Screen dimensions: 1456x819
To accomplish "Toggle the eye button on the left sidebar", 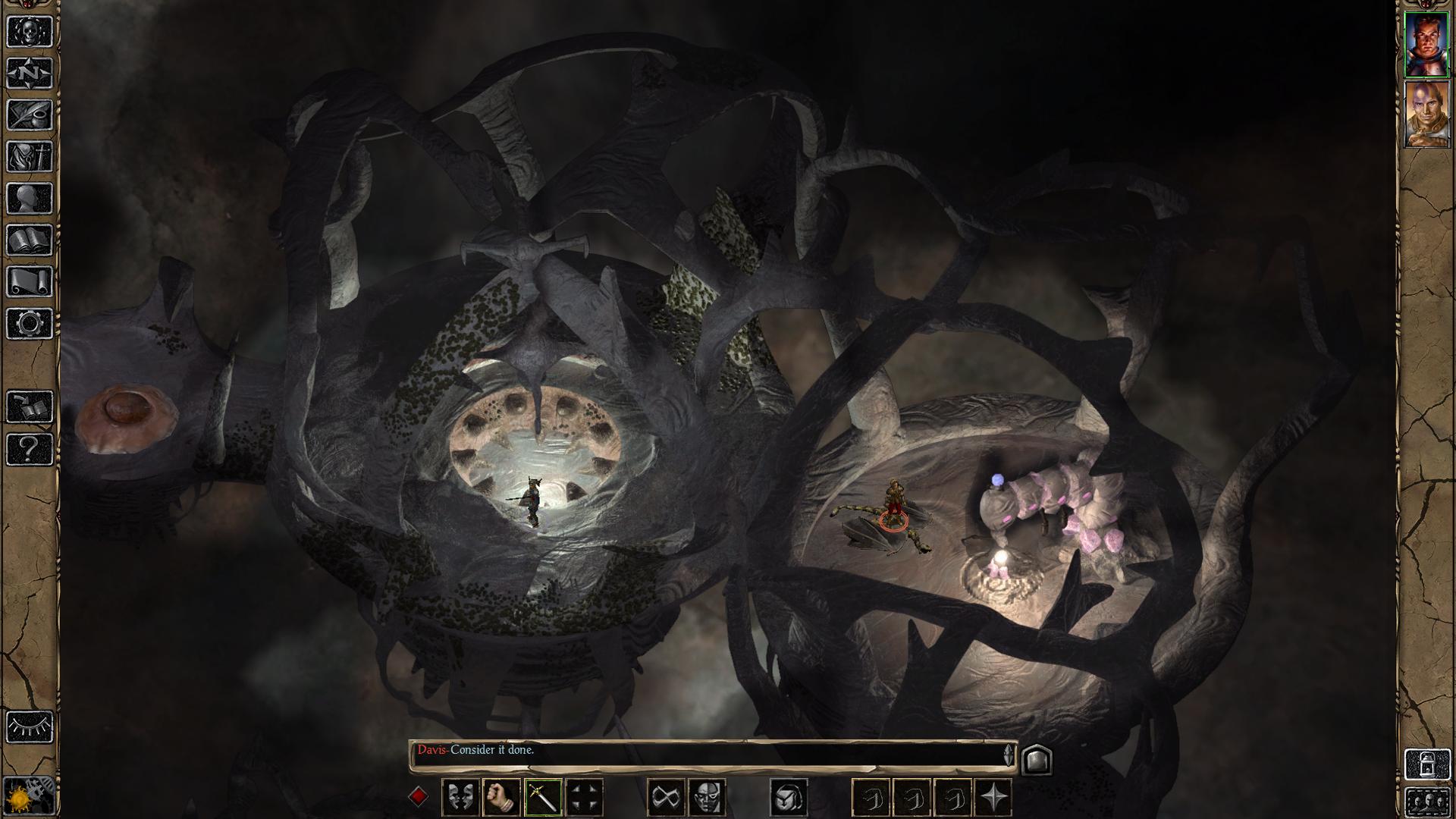I will pyautogui.click(x=30, y=726).
